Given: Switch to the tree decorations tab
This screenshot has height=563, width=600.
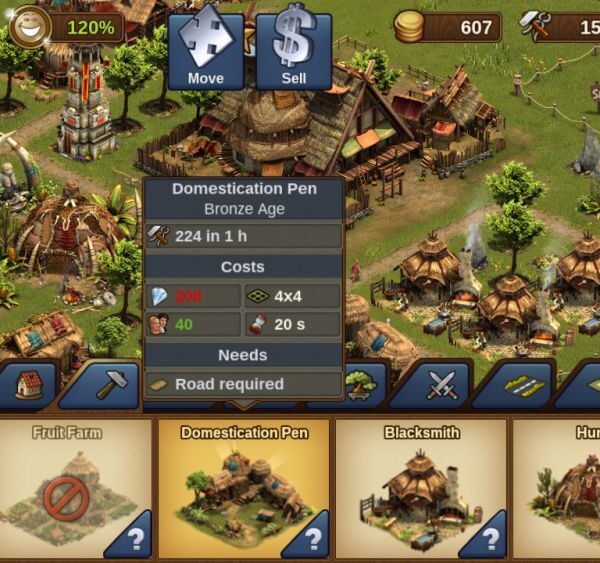Looking at the screenshot, I should 360,387.
